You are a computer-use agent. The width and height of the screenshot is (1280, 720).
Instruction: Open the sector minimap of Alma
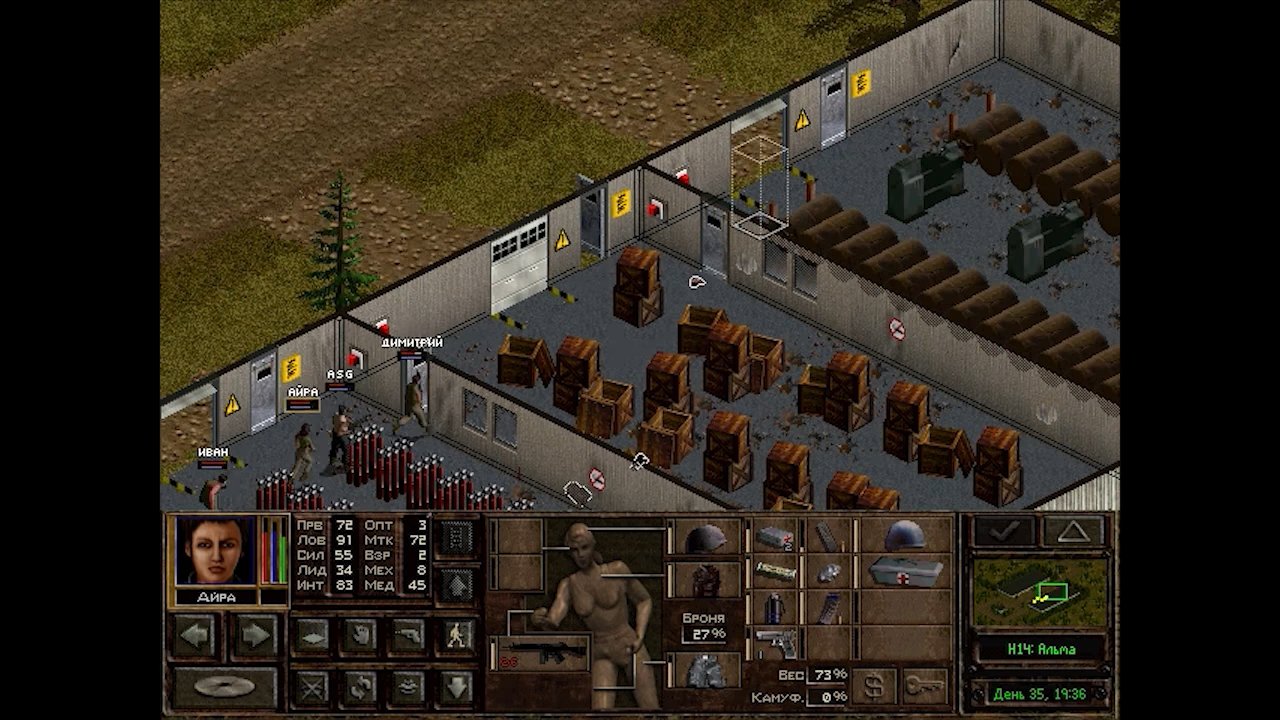click(x=1040, y=592)
